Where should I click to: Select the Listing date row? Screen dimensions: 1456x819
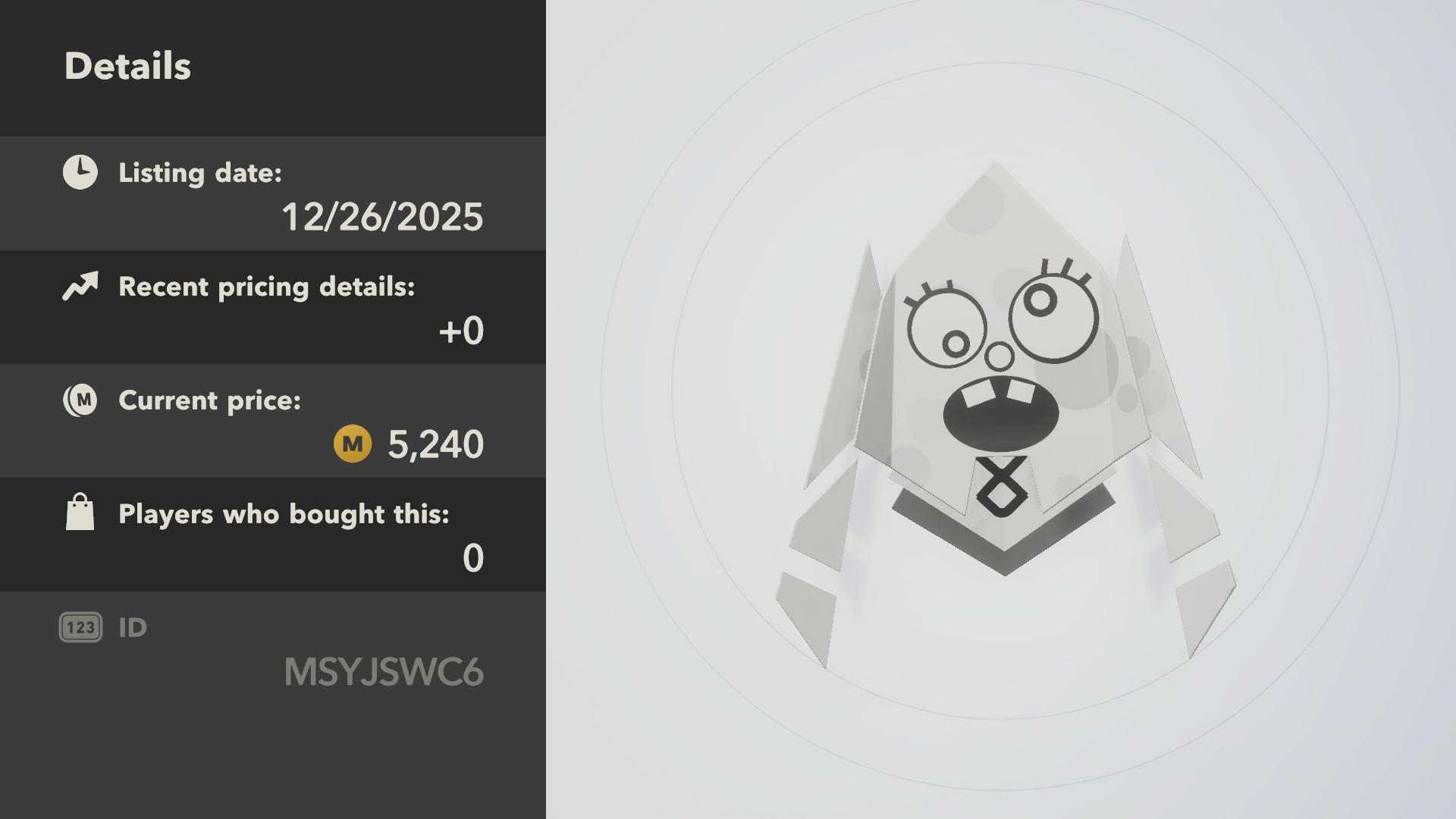click(x=273, y=194)
